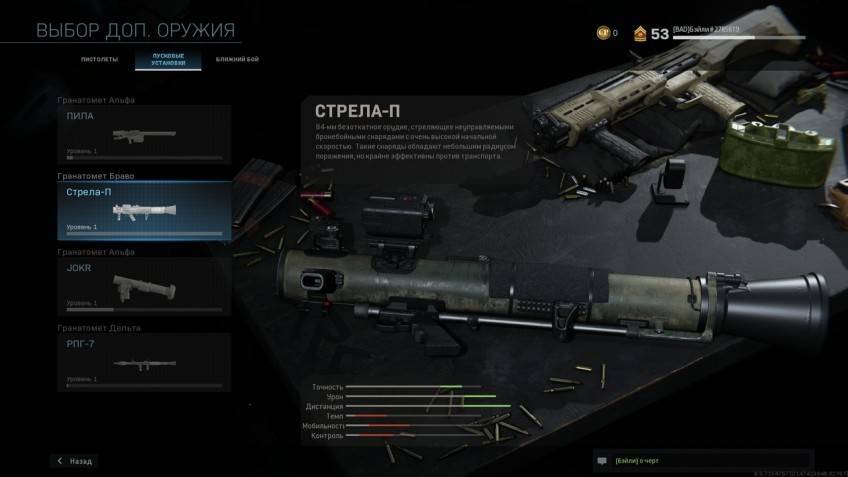Open the CP points balance
The image size is (848, 477).
(607, 34)
